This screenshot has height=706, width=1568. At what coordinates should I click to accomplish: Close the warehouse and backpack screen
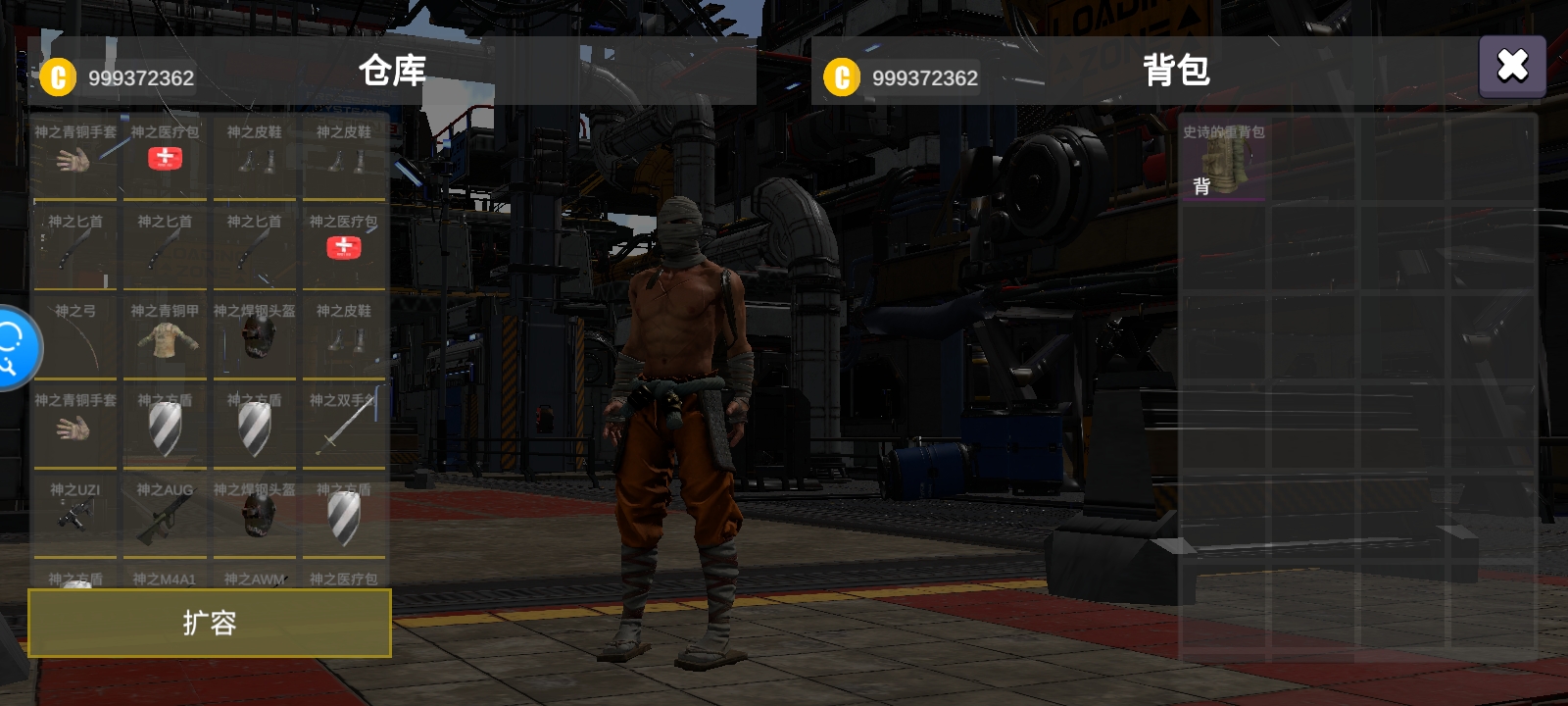1511,66
